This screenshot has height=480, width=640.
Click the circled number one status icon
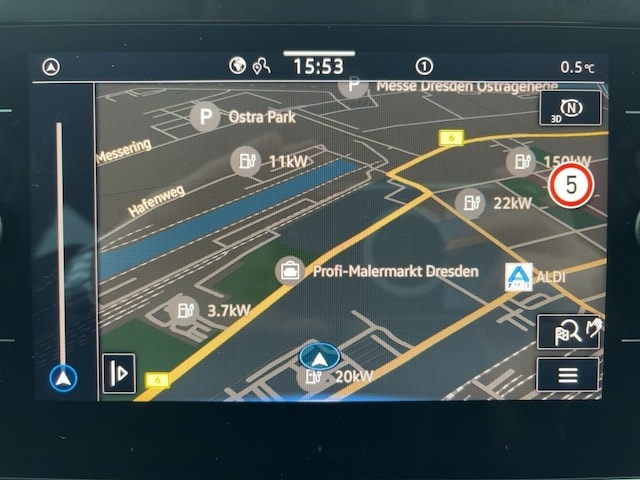[424, 66]
